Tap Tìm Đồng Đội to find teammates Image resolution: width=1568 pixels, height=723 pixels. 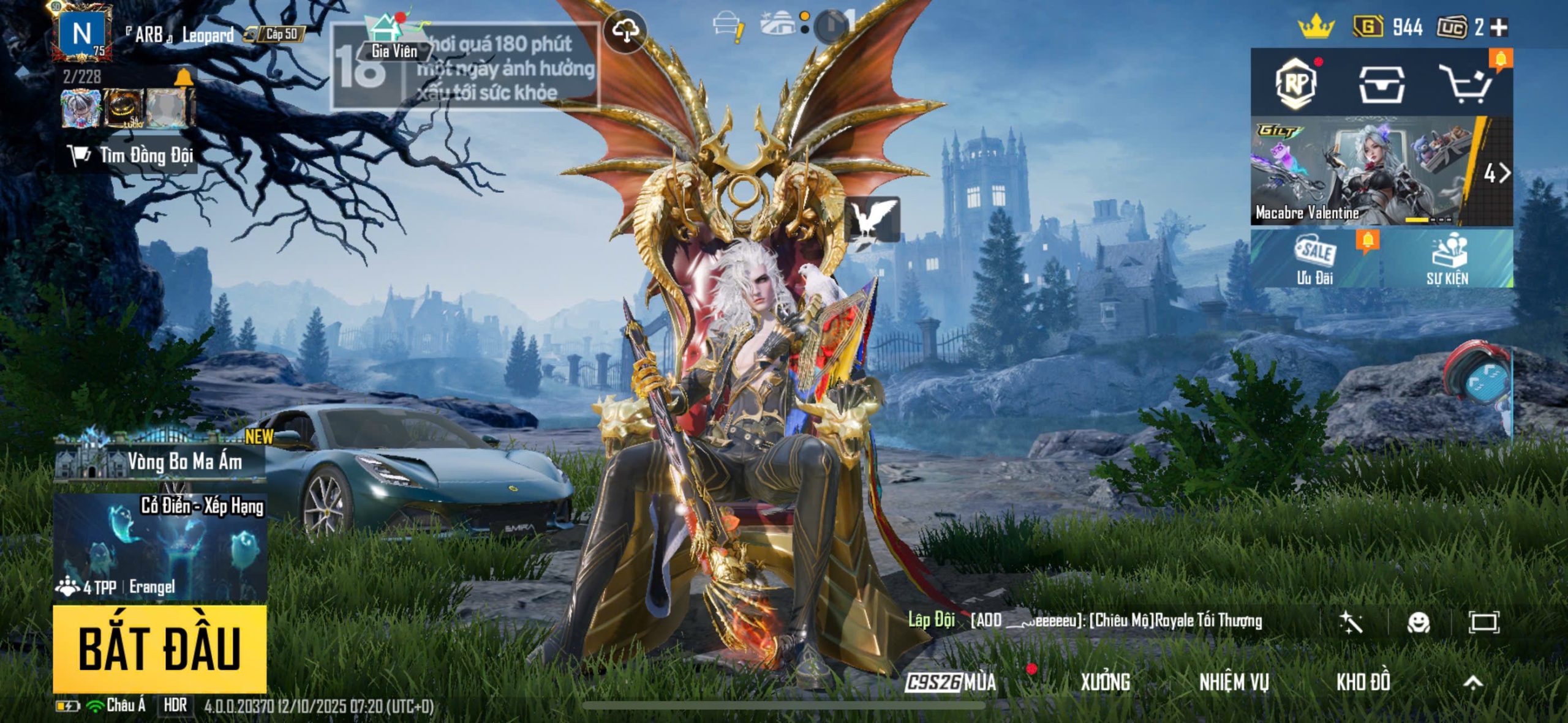[132, 155]
